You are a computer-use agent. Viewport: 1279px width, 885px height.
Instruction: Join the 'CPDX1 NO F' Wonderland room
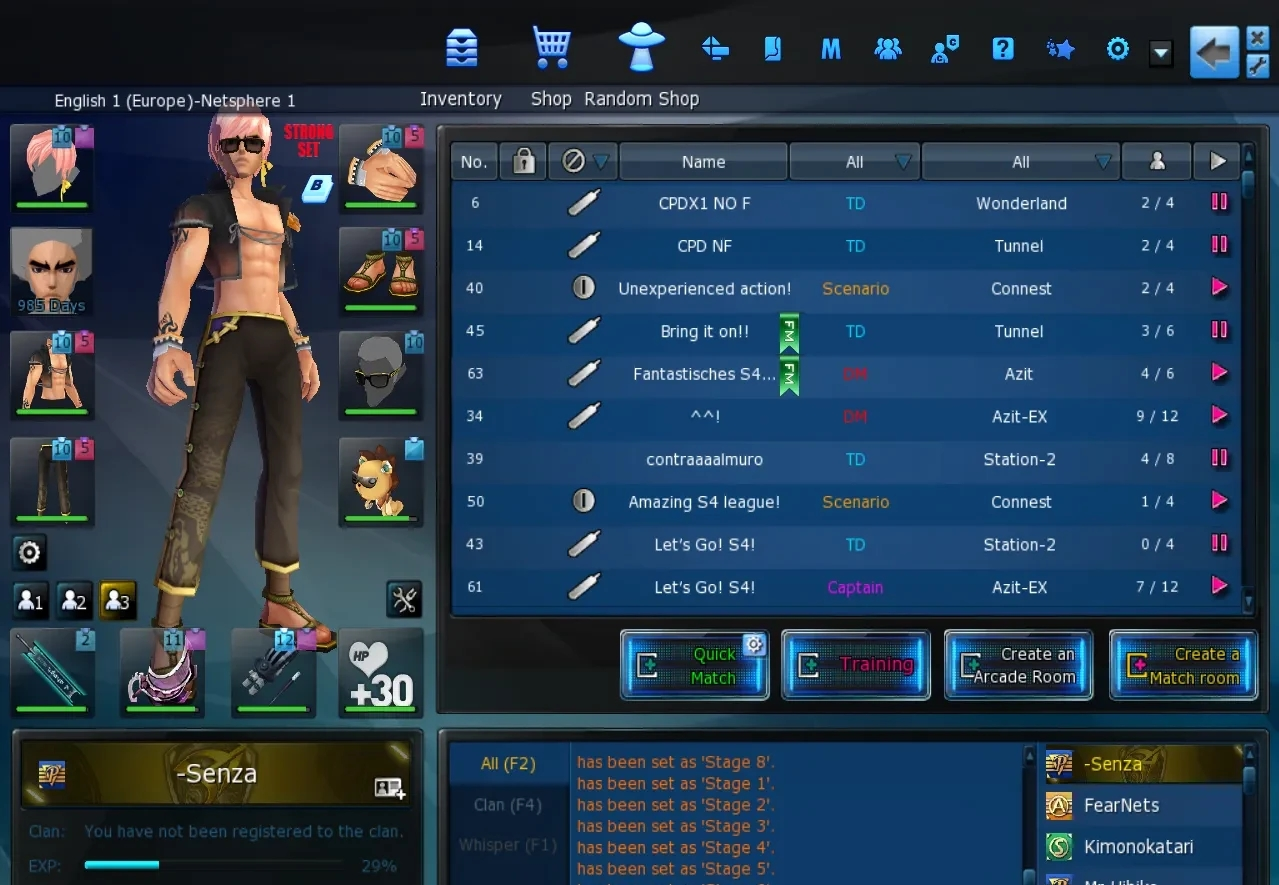tap(704, 203)
